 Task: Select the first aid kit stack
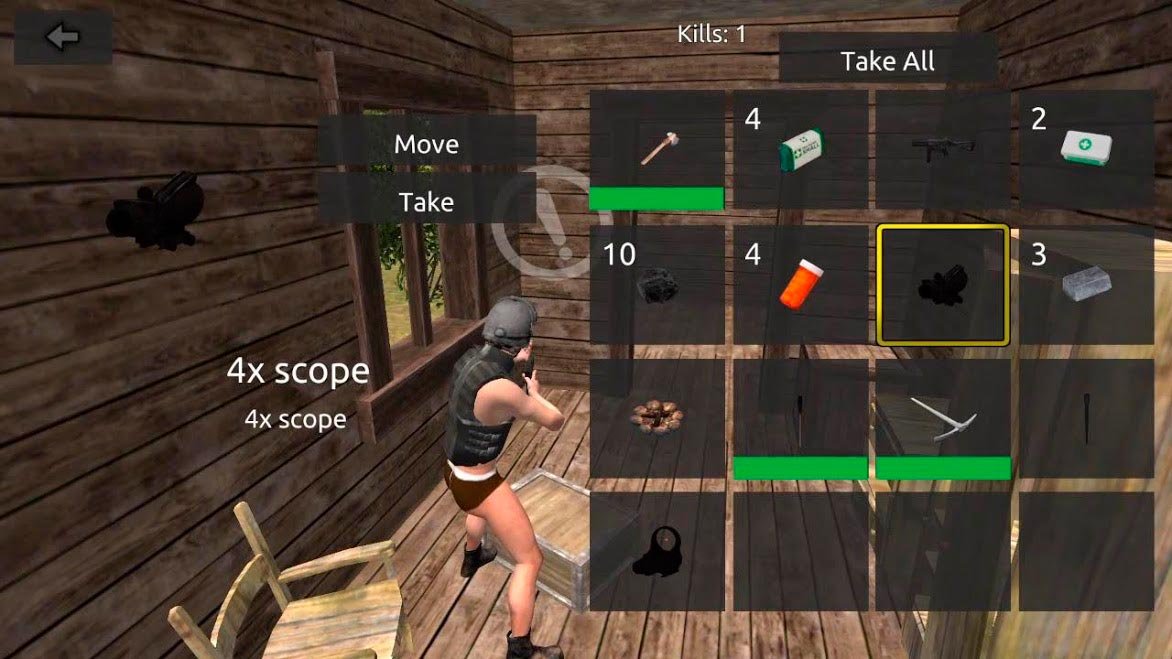1086,150
